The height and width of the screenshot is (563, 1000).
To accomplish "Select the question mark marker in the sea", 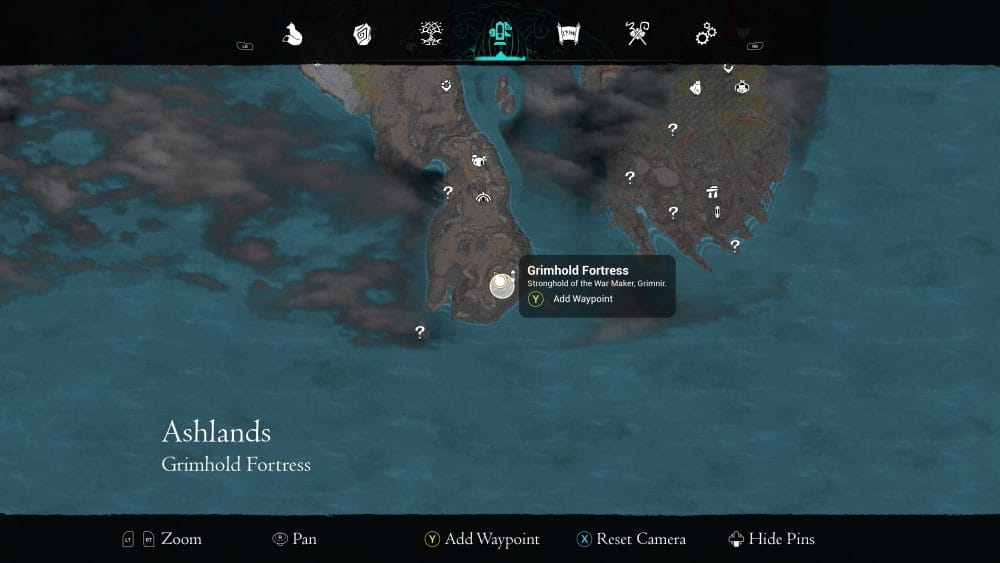I will coord(420,332).
